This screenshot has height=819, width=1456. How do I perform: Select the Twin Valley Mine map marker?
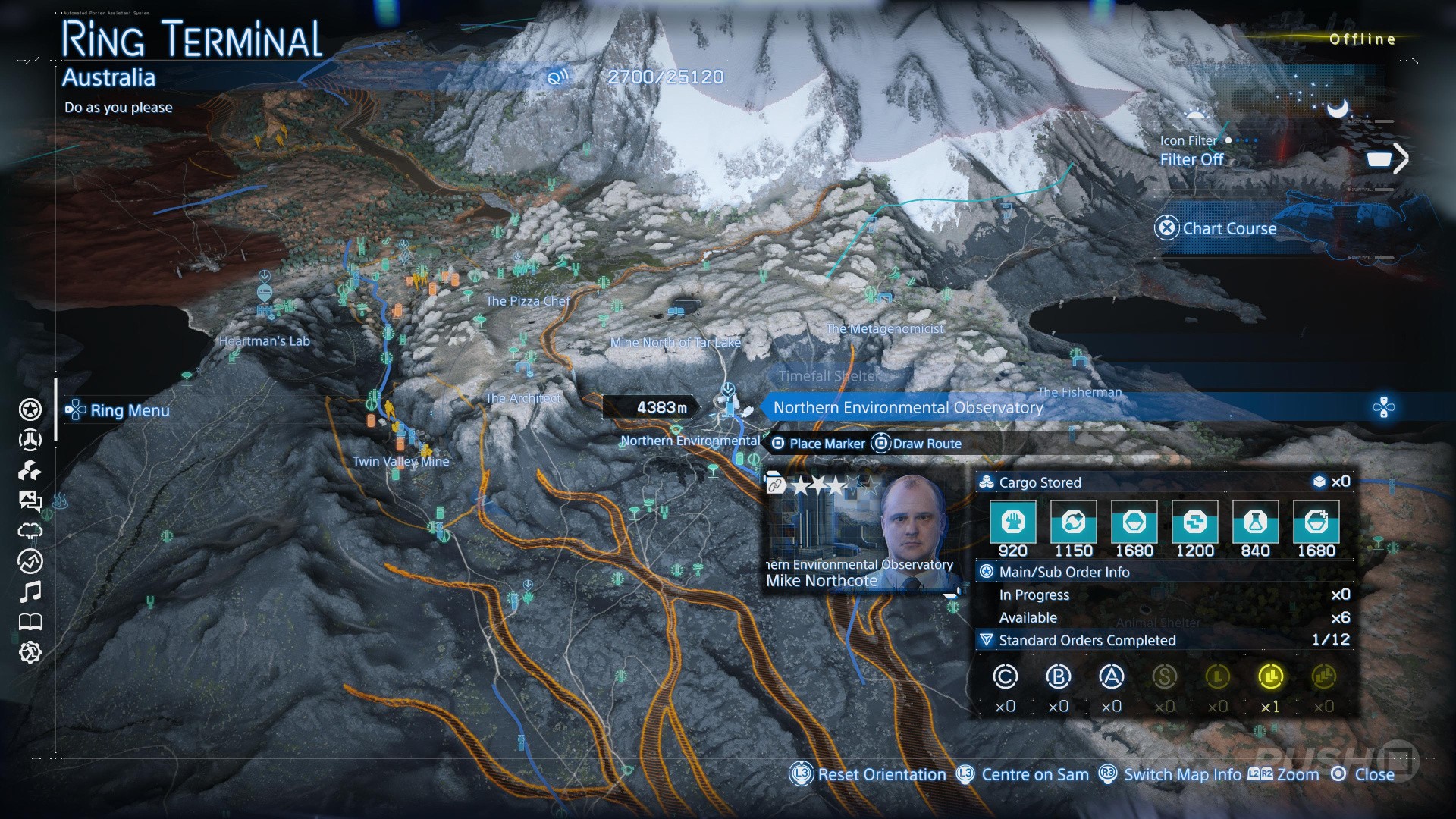click(400, 461)
